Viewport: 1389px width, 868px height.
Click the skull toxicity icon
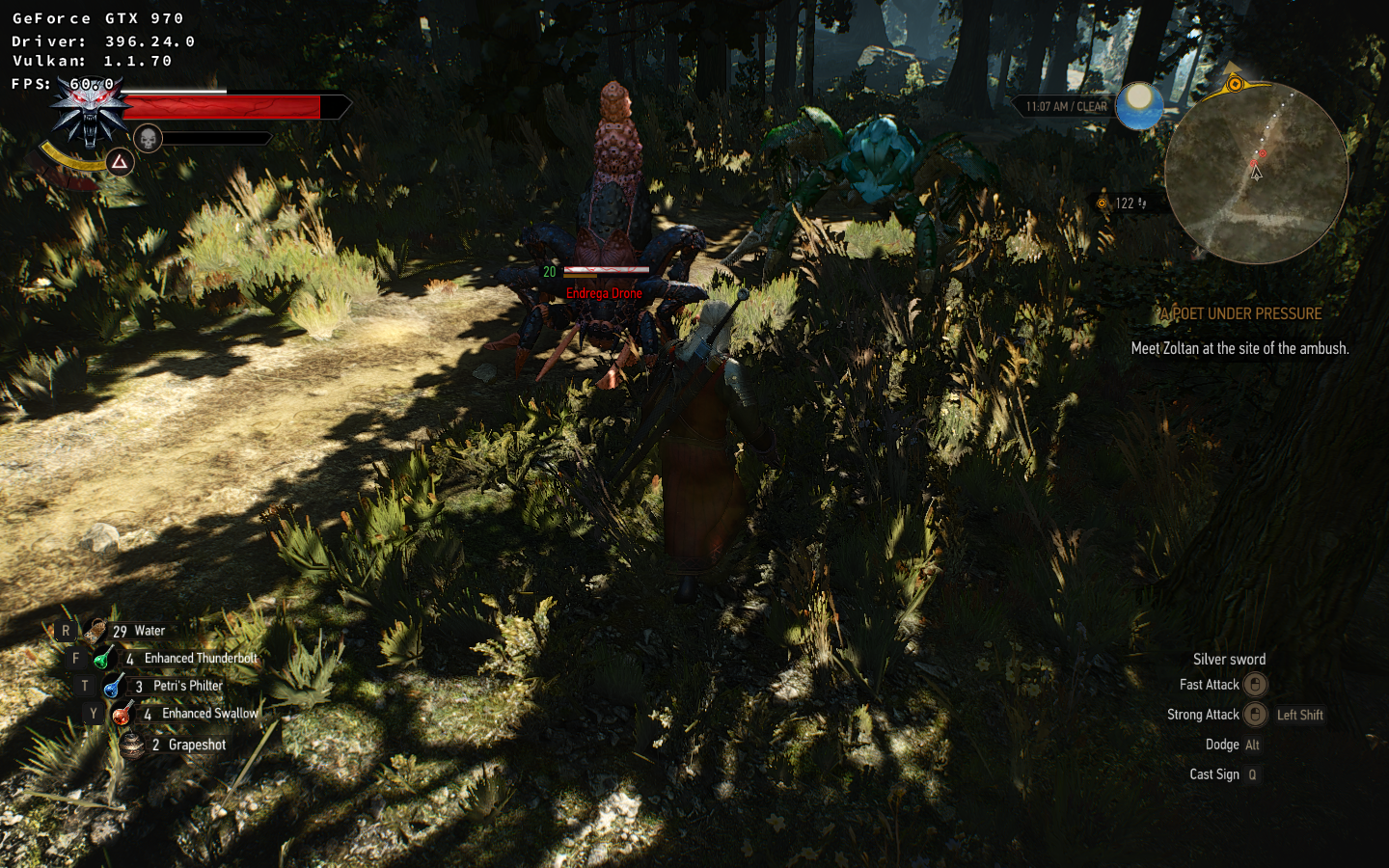coord(148,139)
